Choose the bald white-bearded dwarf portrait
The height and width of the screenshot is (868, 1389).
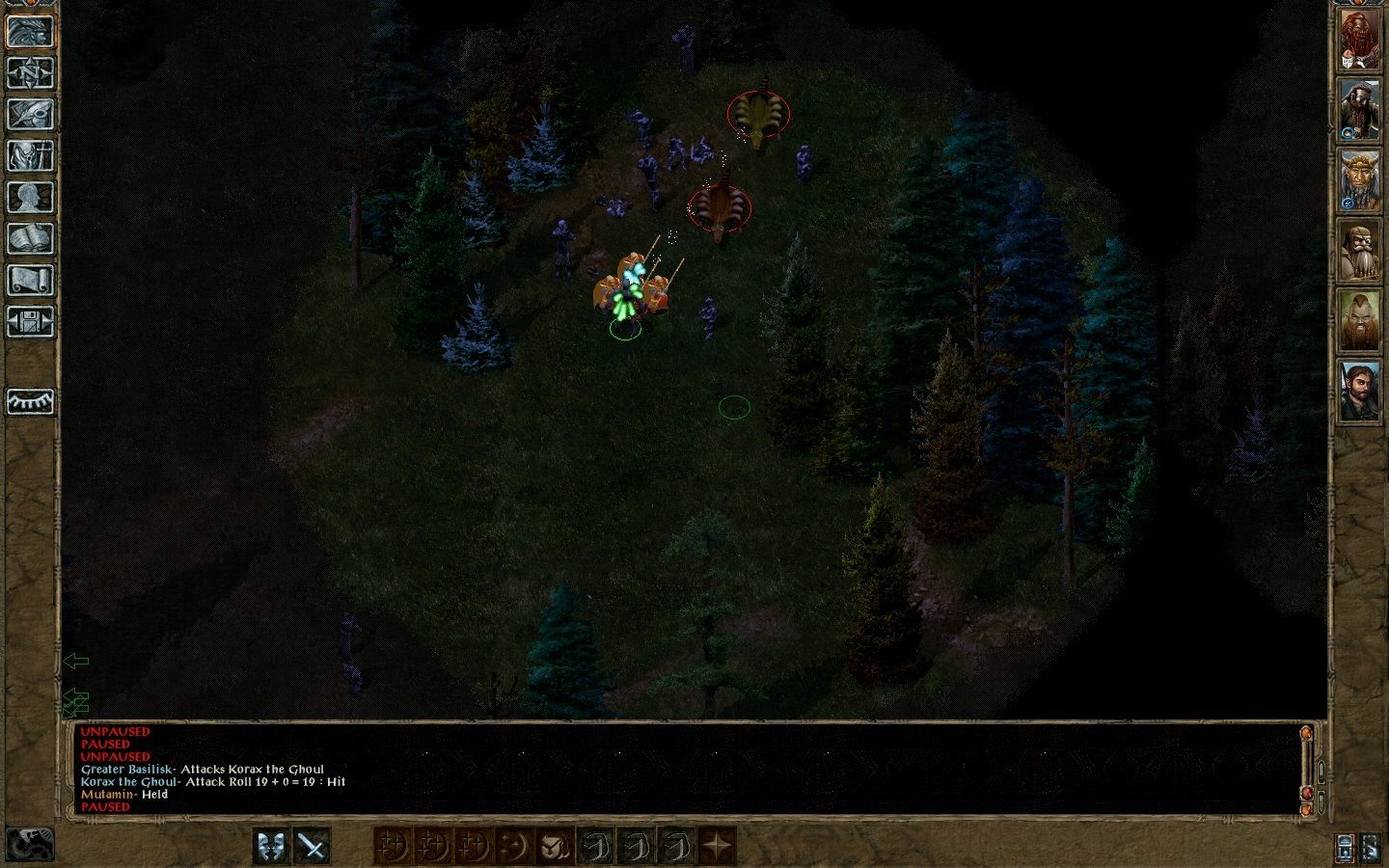click(x=1359, y=250)
